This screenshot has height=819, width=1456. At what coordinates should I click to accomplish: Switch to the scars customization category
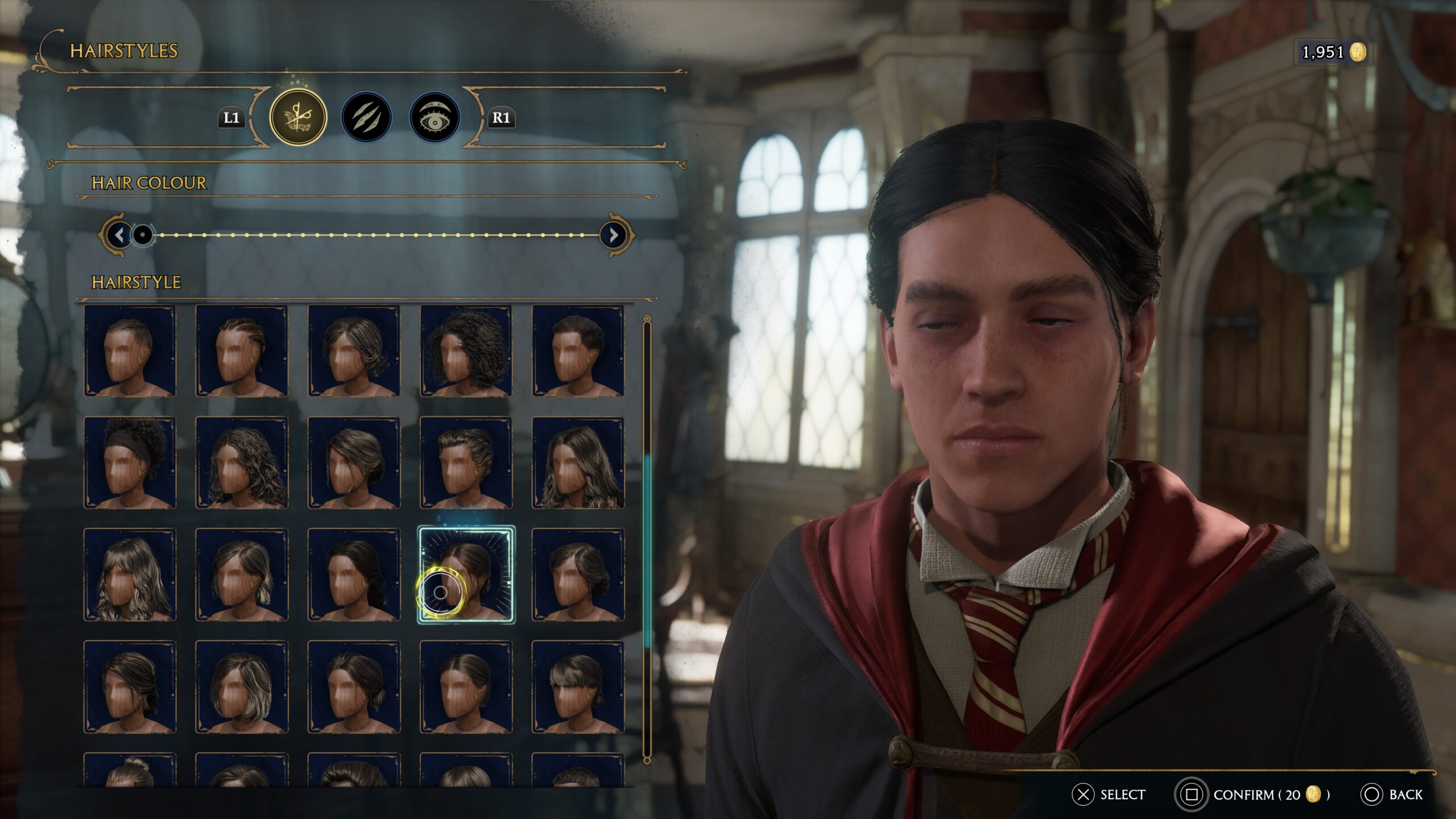367,118
